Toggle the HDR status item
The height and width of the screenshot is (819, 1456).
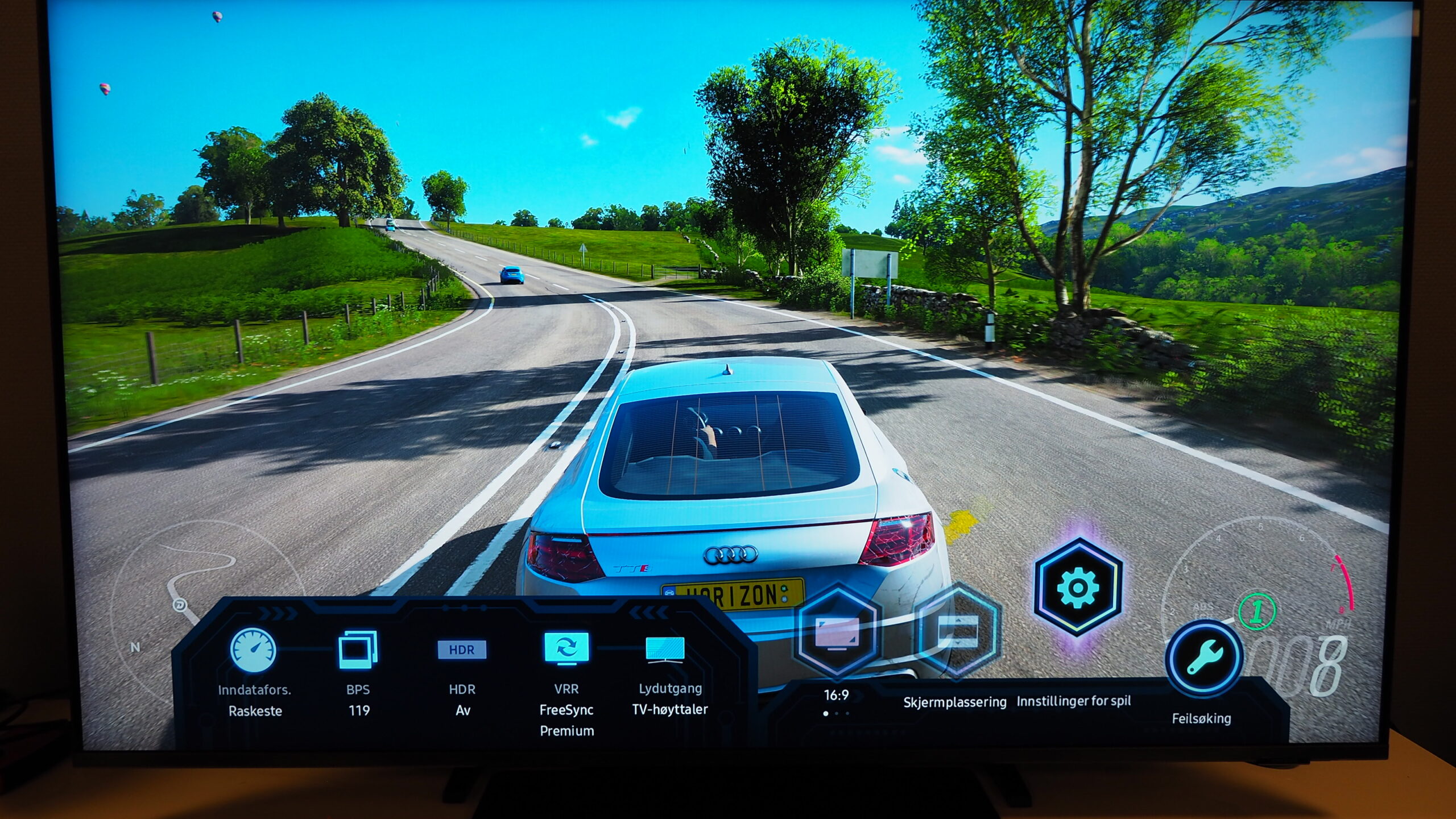point(461,650)
